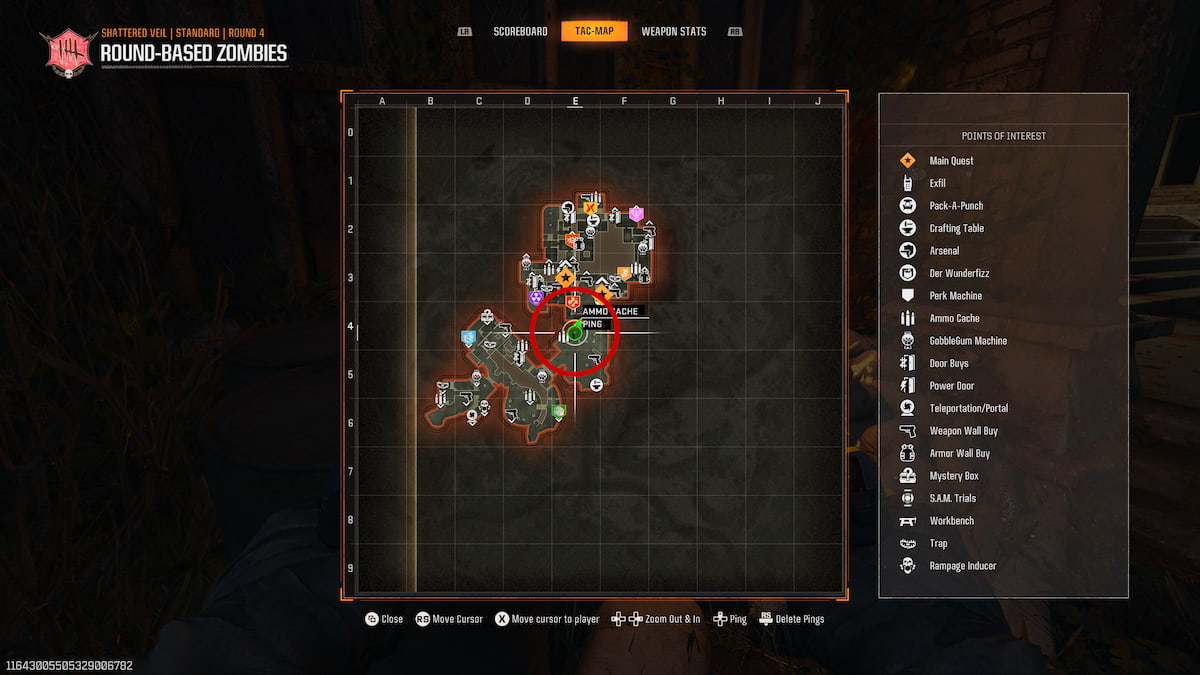Select S.A.M. Trials in the legend
This screenshot has width=1200, height=675.
pyautogui.click(x=952, y=498)
